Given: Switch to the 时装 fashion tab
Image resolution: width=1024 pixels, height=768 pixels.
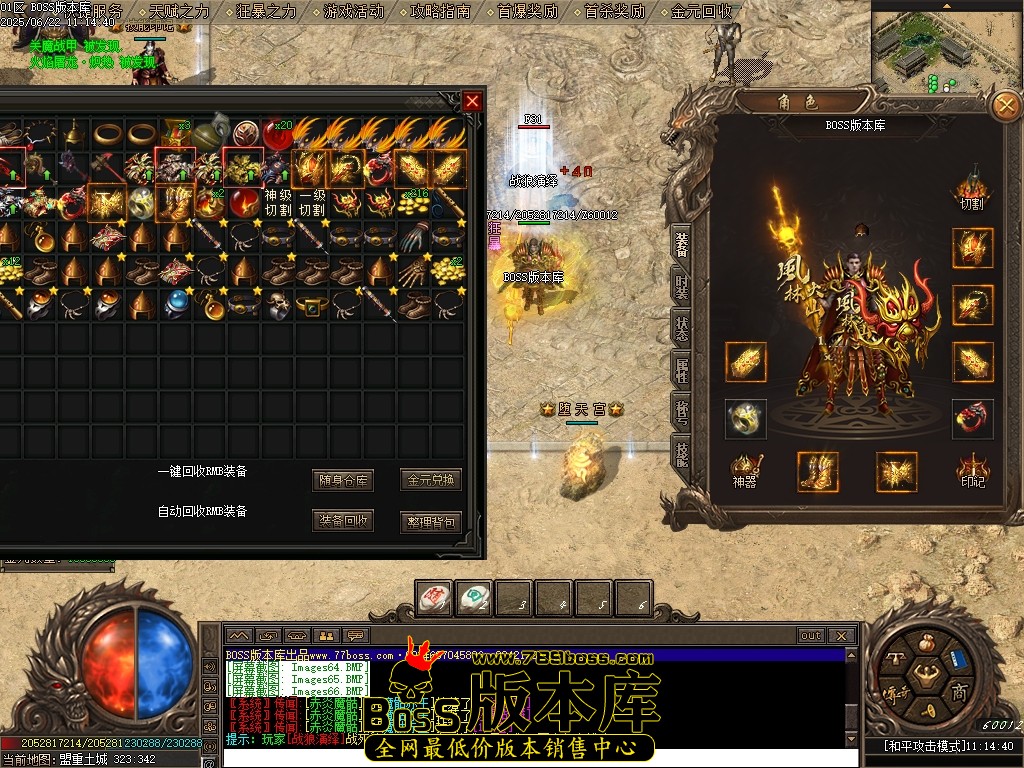Looking at the screenshot, I should [x=681, y=290].
